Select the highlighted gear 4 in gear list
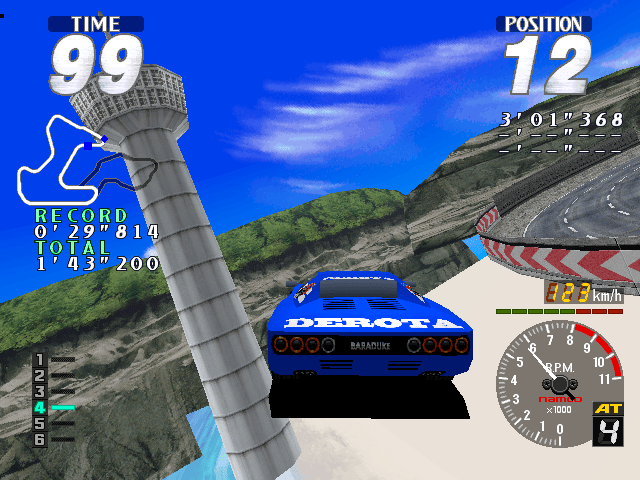 pyautogui.click(x=41, y=408)
